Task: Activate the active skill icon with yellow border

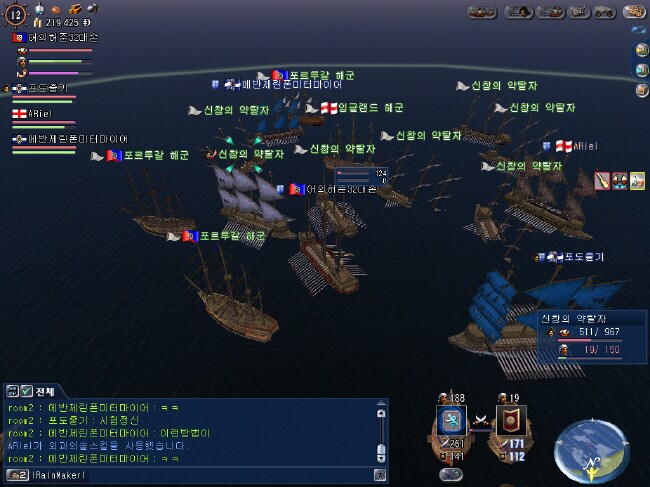Action: 636,180
